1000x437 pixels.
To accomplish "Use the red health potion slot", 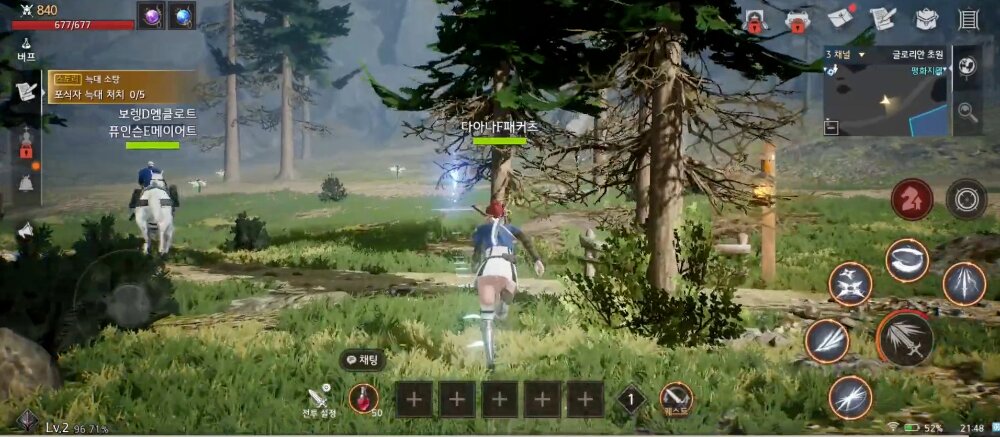I will (x=364, y=399).
